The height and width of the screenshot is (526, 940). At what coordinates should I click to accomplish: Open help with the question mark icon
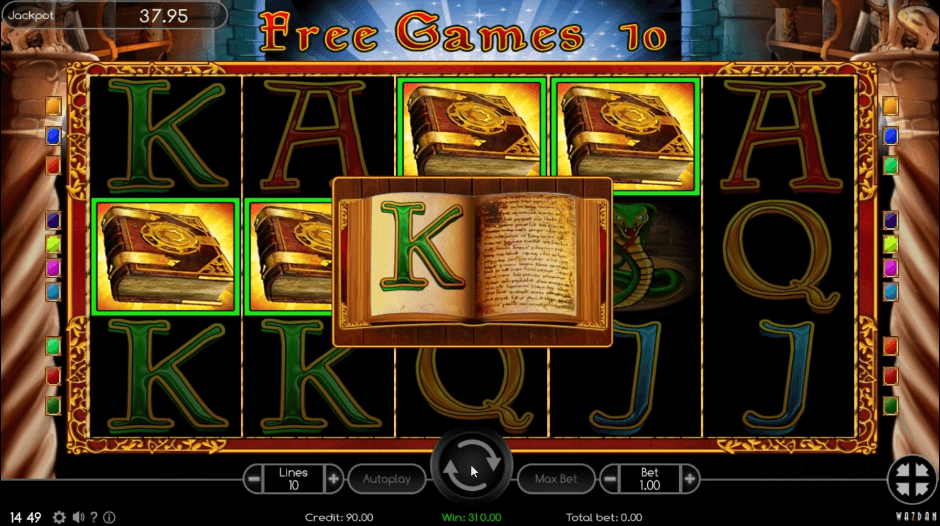pos(94,517)
